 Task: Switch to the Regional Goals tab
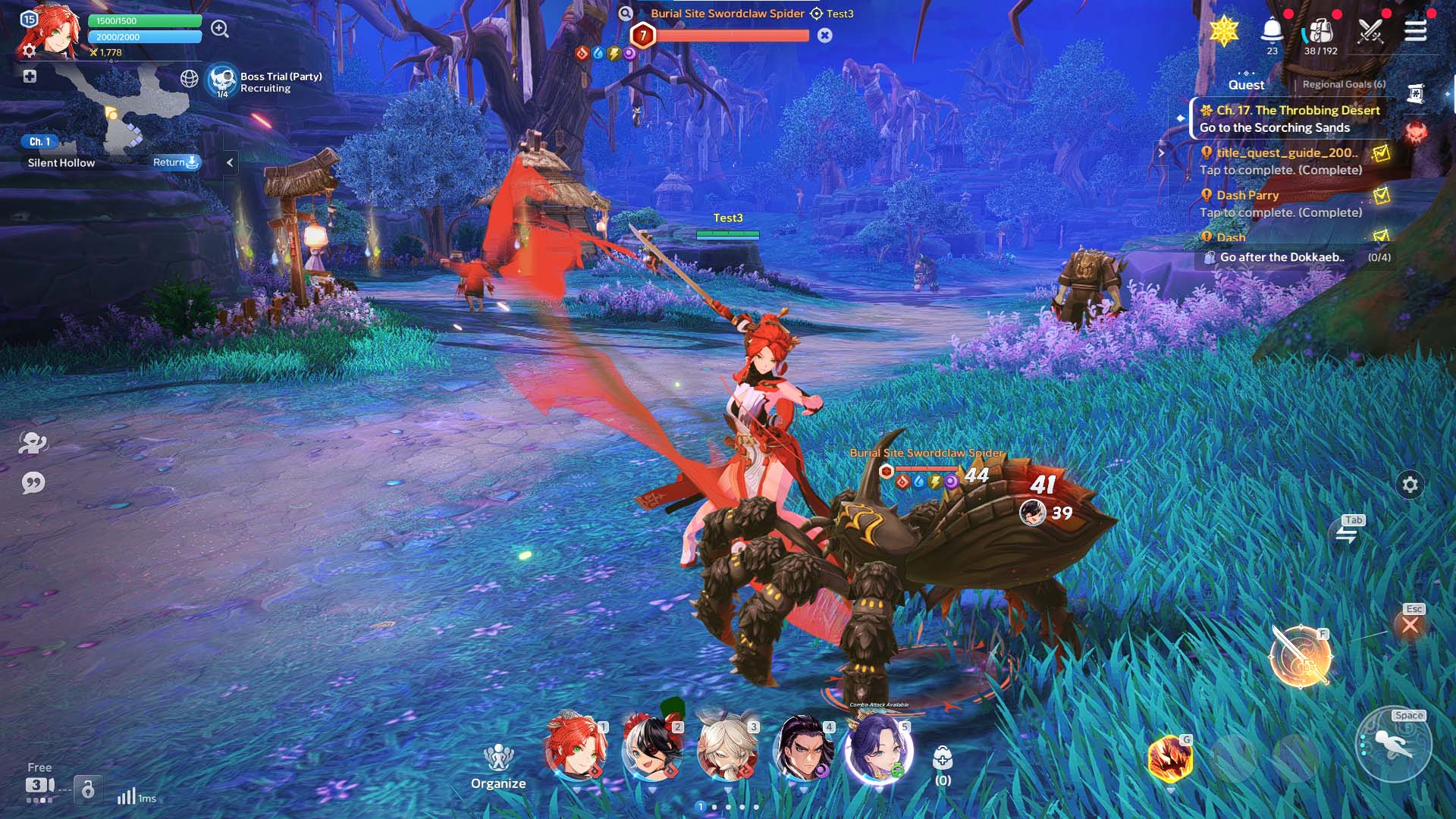point(1344,84)
